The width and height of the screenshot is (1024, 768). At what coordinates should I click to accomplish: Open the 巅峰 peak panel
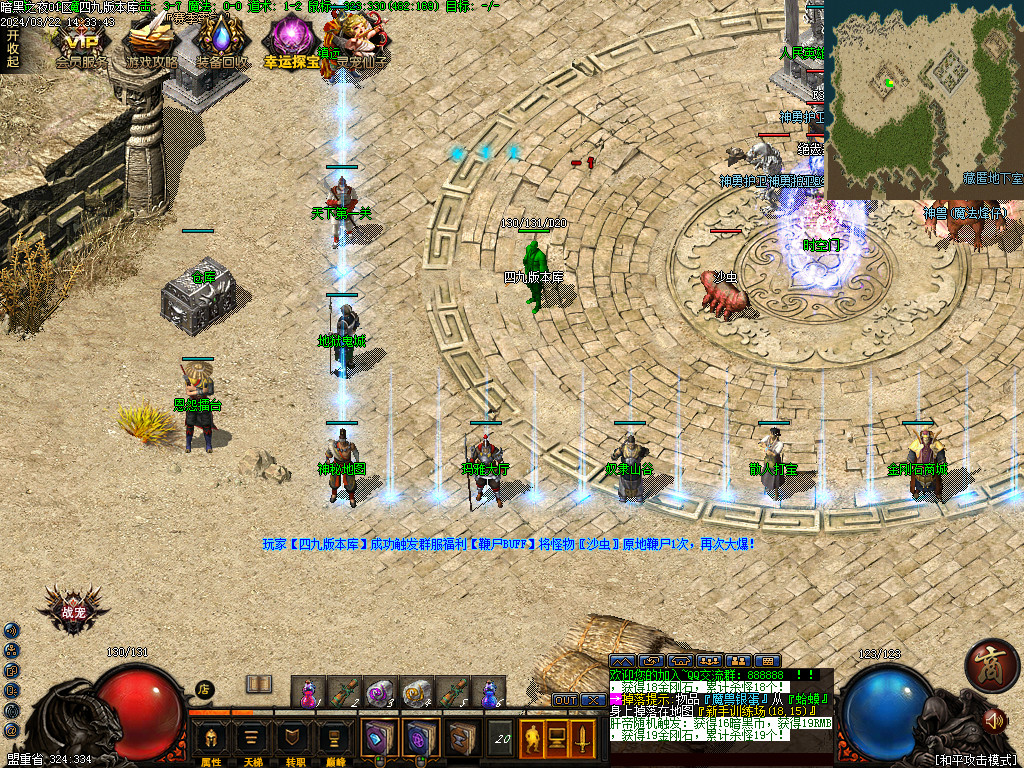[334, 739]
